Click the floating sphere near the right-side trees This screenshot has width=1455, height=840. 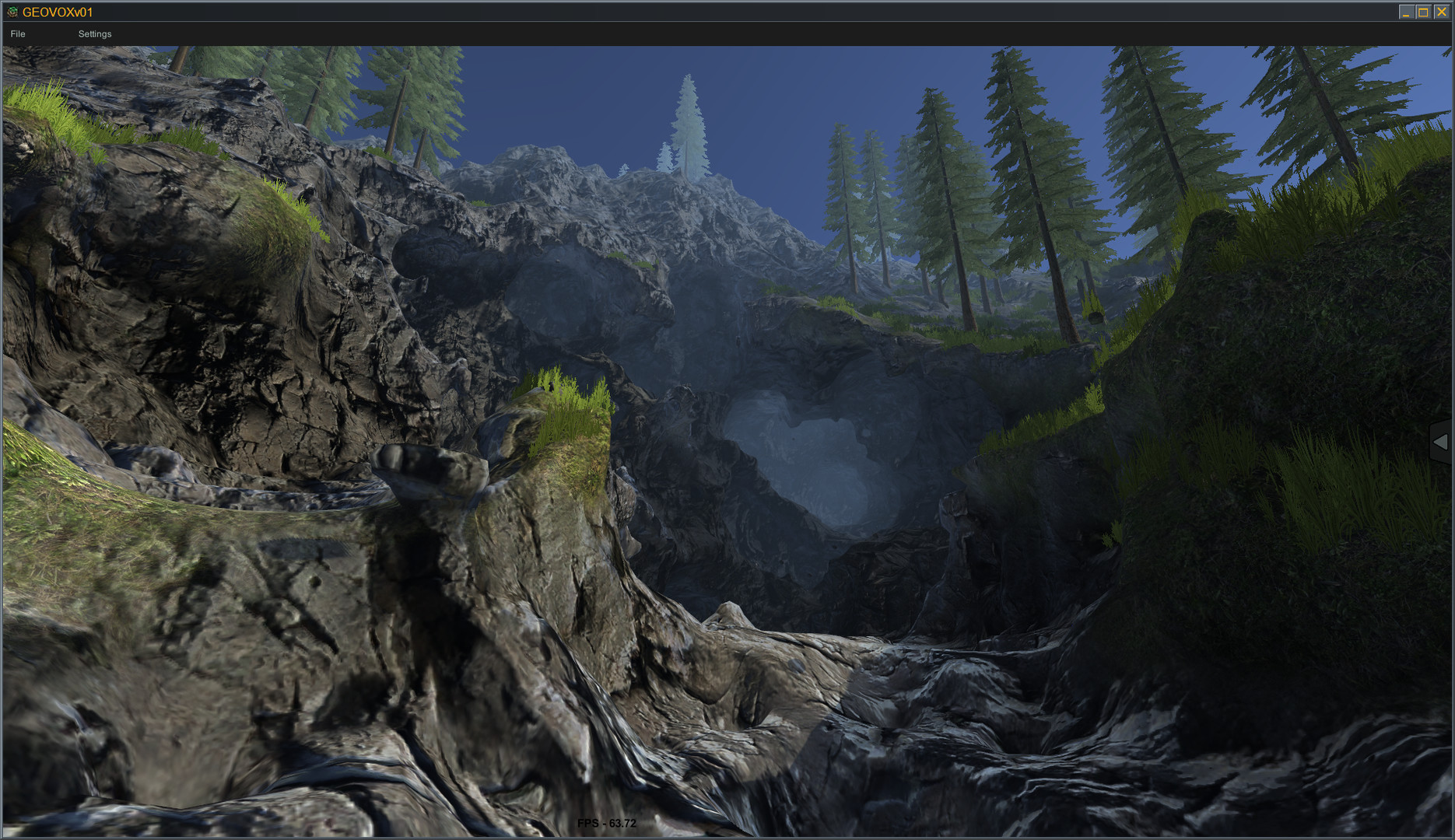pyautogui.click(x=1096, y=319)
